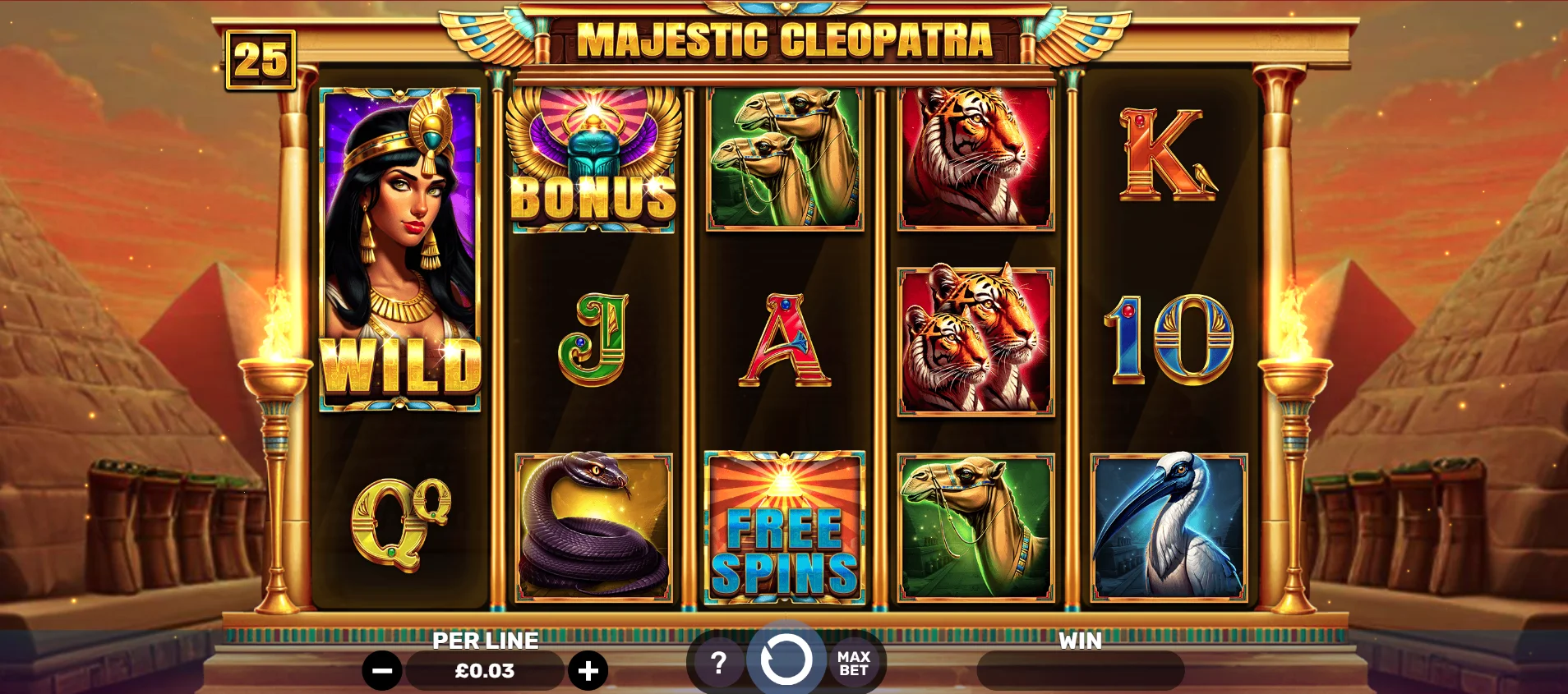
Task: Increase the per line bet with plus
Action: 588,671
